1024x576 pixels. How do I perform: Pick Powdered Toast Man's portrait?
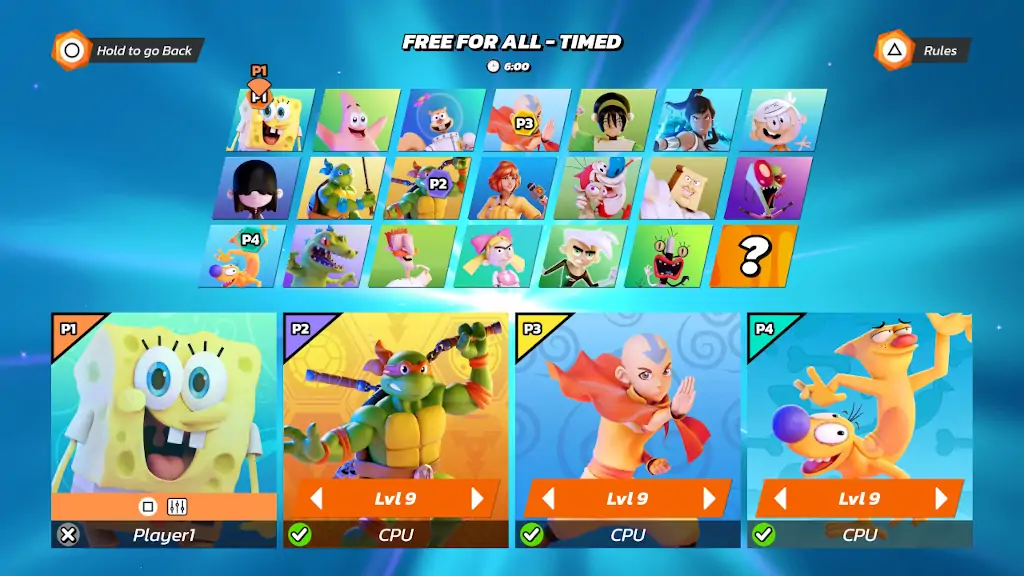[682, 188]
